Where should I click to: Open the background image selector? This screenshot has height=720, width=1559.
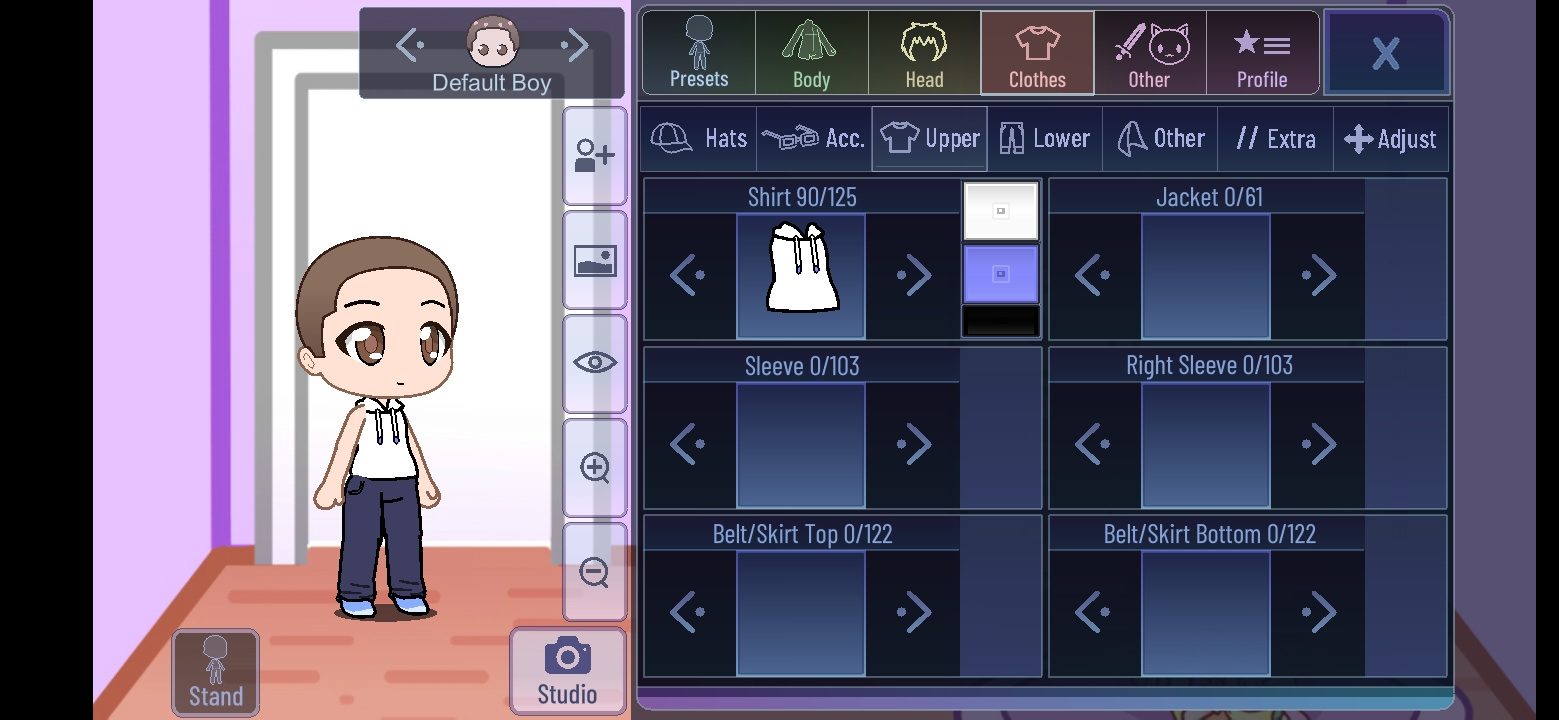595,259
